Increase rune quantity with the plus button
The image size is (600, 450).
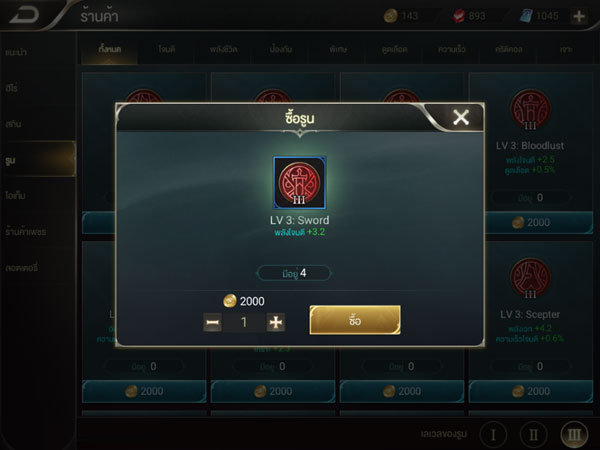pyautogui.click(x=276, y=322)
